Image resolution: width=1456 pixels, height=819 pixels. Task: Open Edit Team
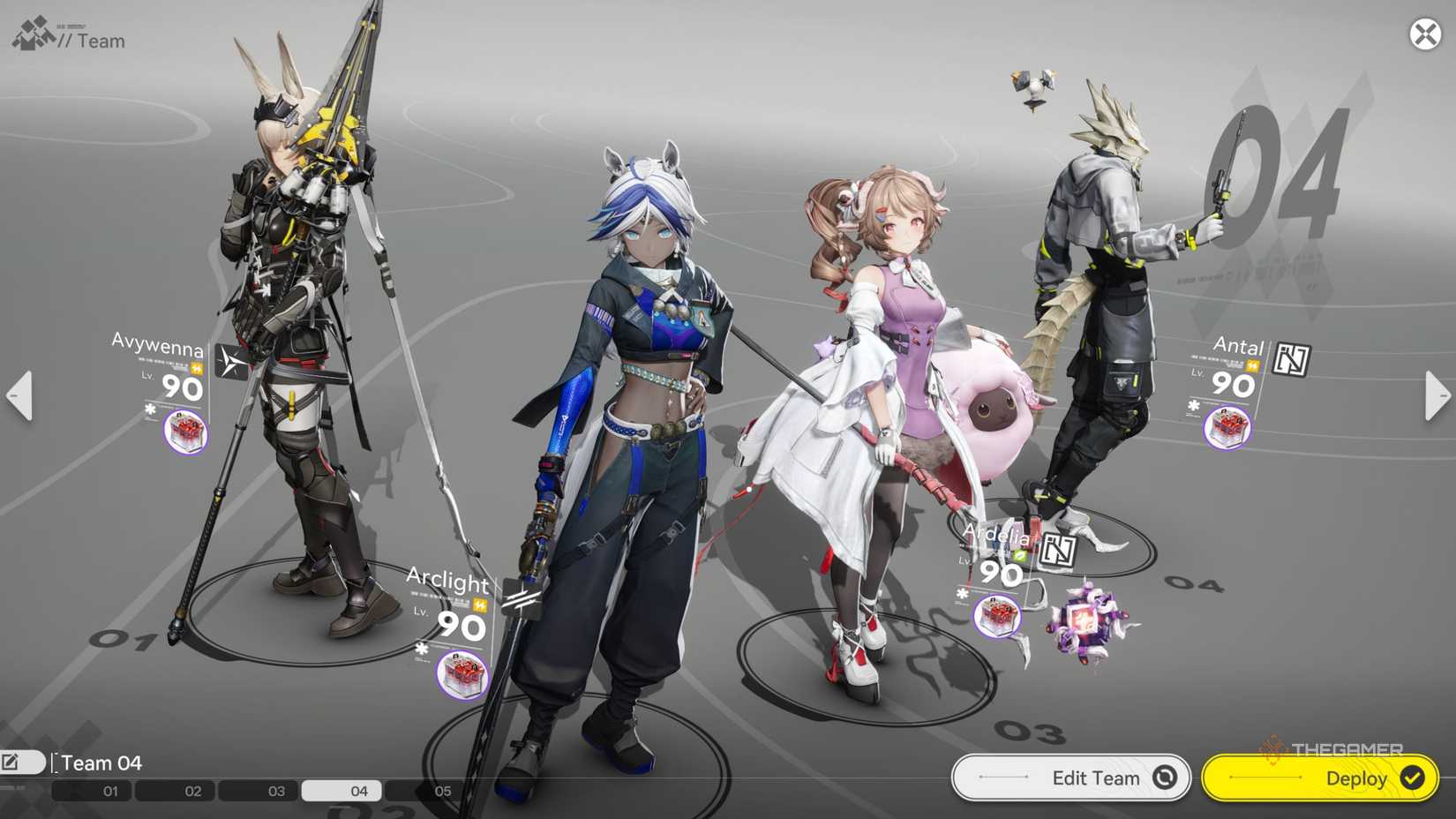coord(1070,778)
